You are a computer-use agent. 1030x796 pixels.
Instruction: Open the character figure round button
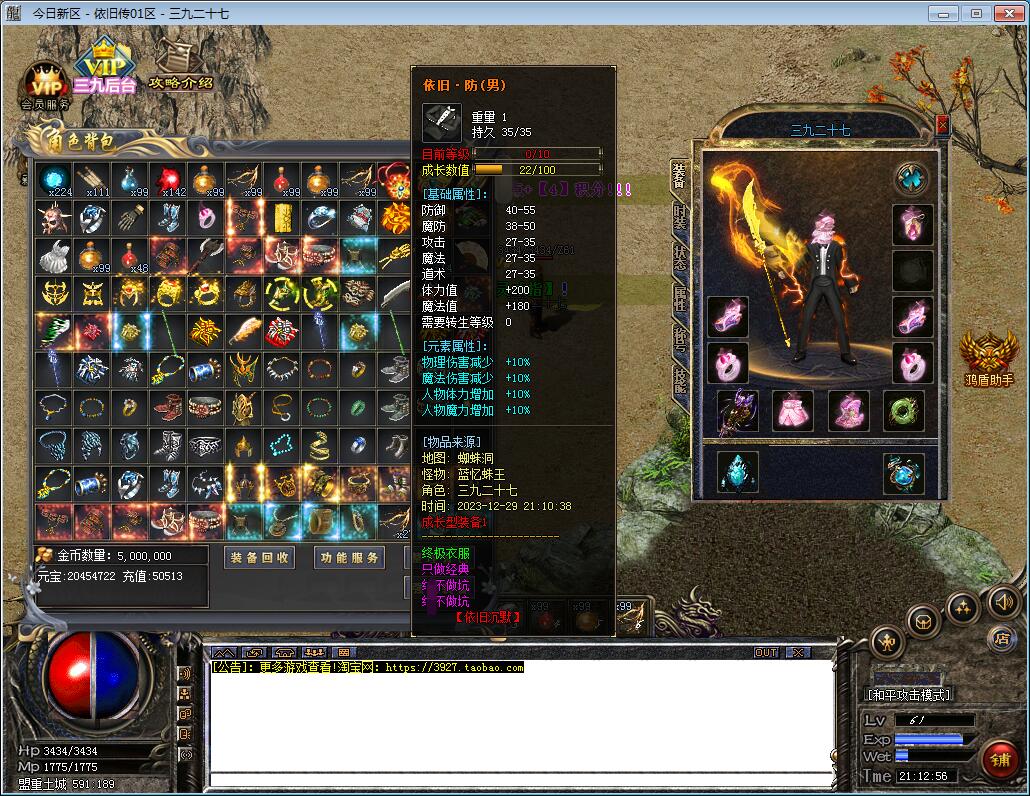click(887, 641)
